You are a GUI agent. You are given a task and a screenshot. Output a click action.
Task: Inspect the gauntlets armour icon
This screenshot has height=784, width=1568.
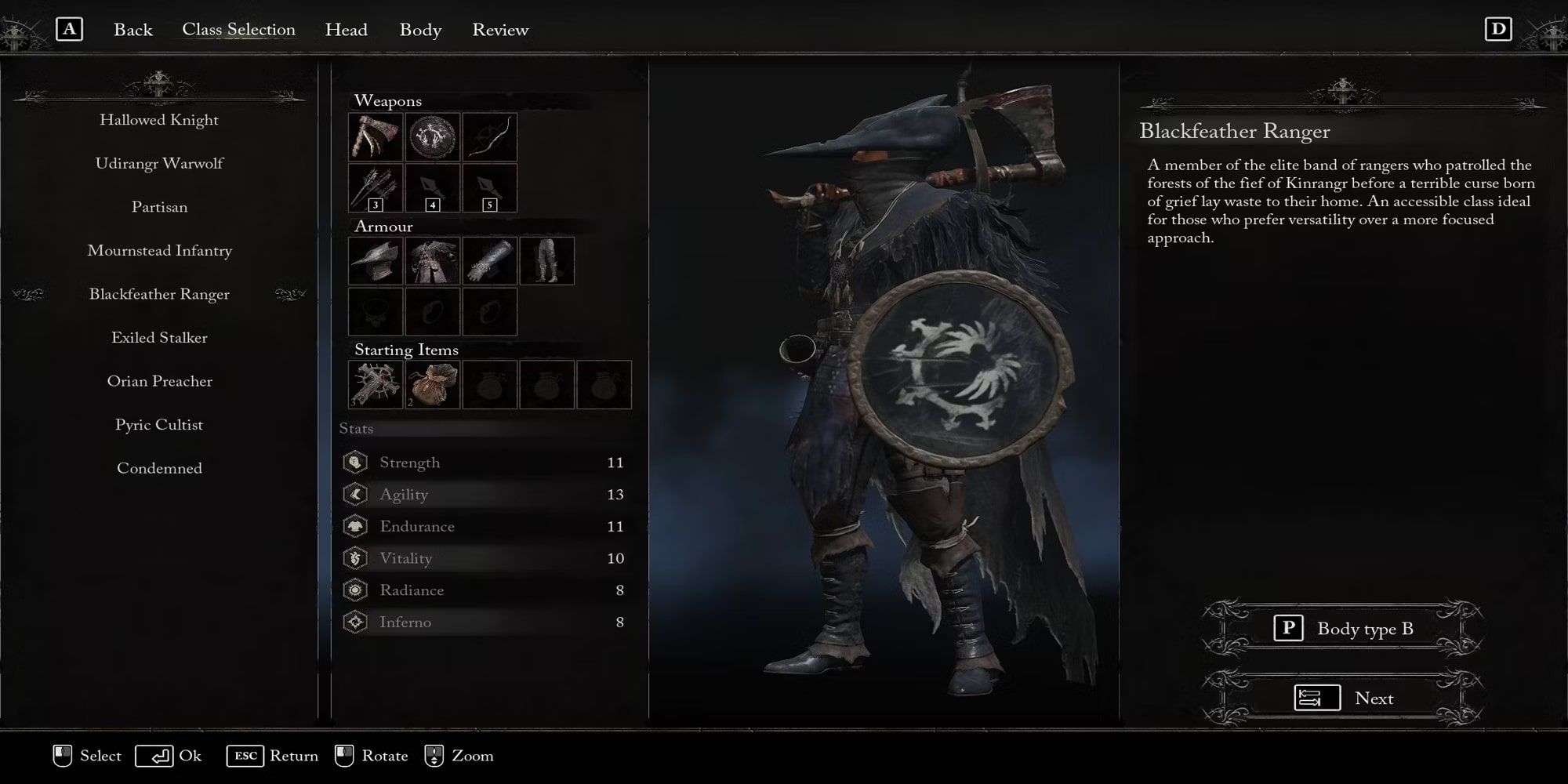[x=491, y=260]
